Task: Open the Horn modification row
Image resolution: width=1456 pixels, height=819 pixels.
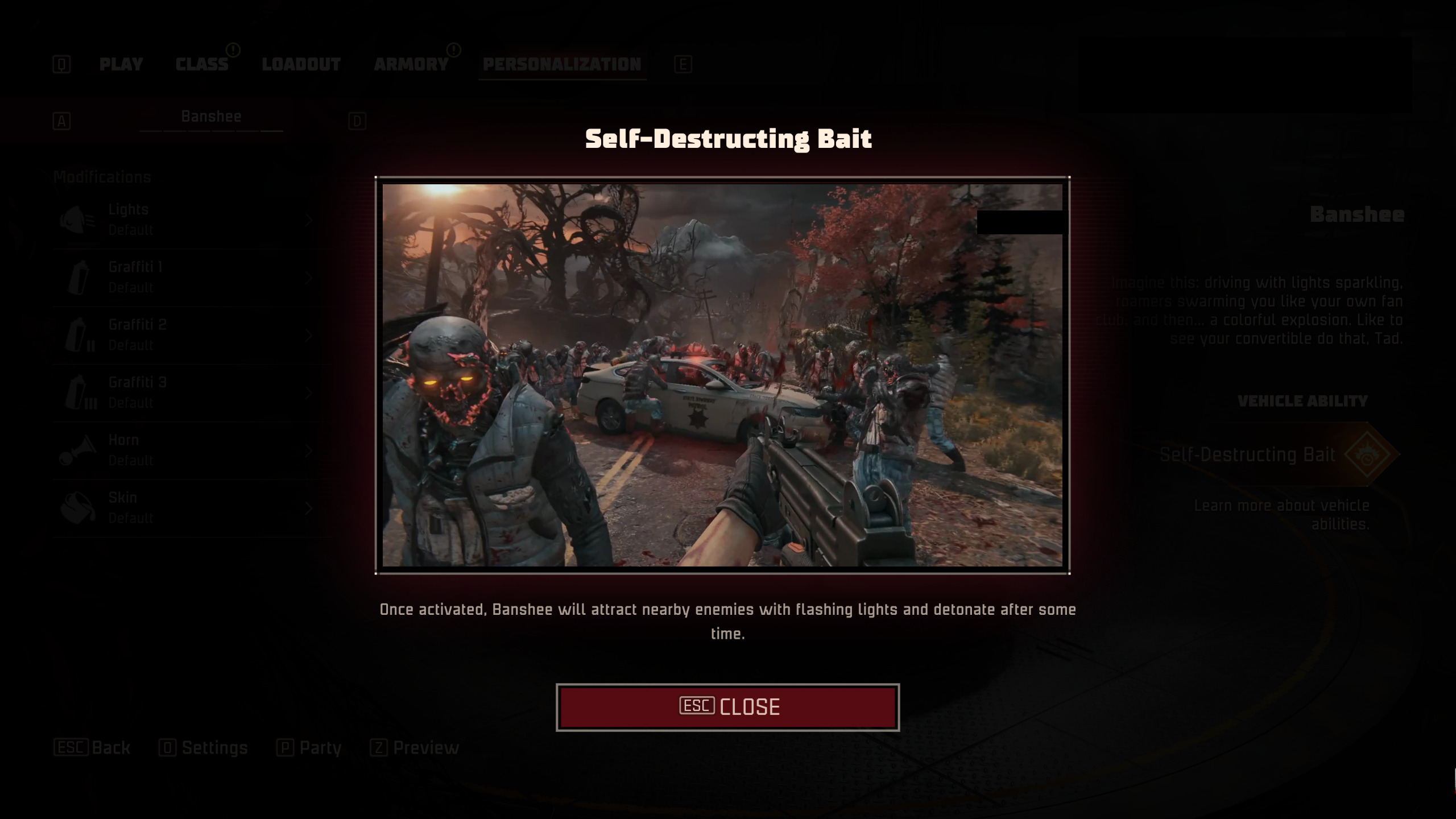Action: click(188, 450)
